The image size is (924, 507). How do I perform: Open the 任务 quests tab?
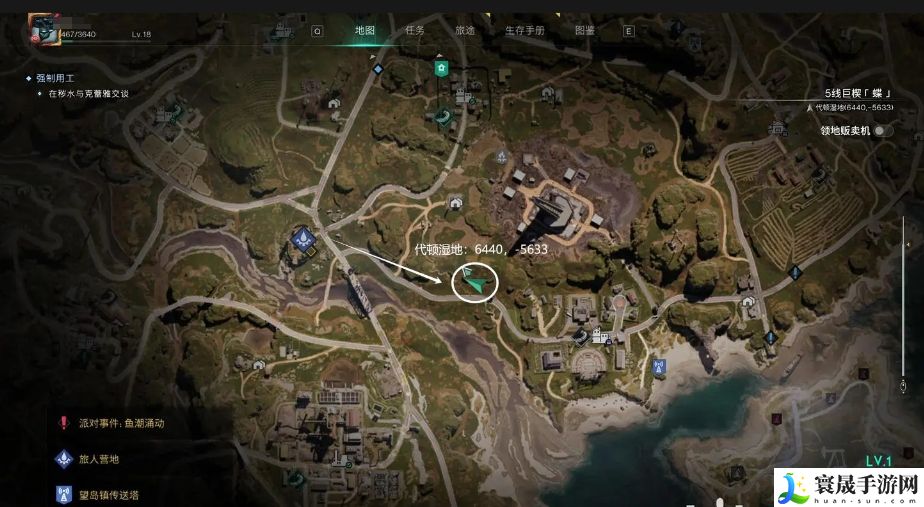pyautogui.click(x=415, y=30)
